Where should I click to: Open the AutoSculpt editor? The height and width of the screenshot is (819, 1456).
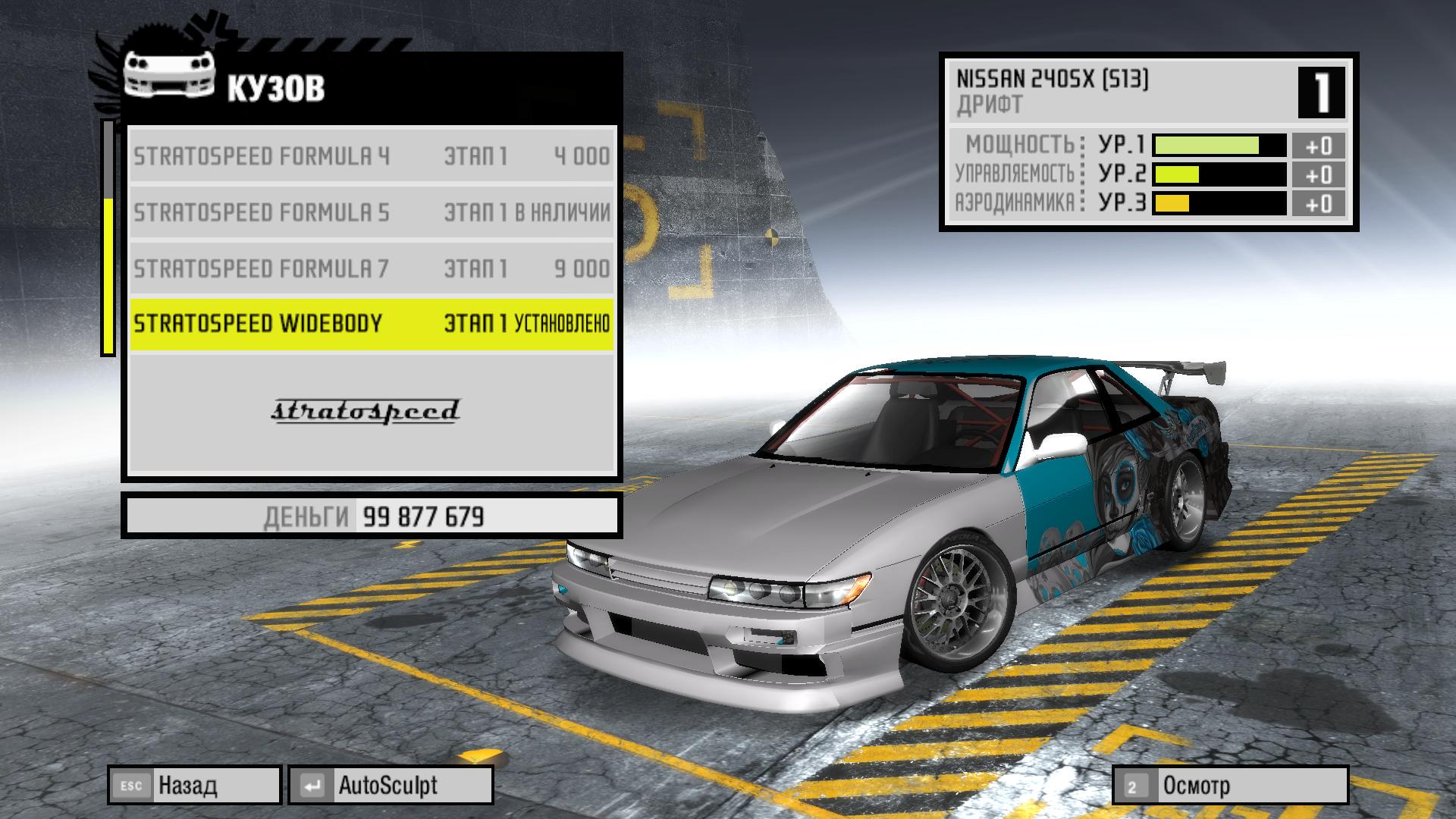[391, 785]
